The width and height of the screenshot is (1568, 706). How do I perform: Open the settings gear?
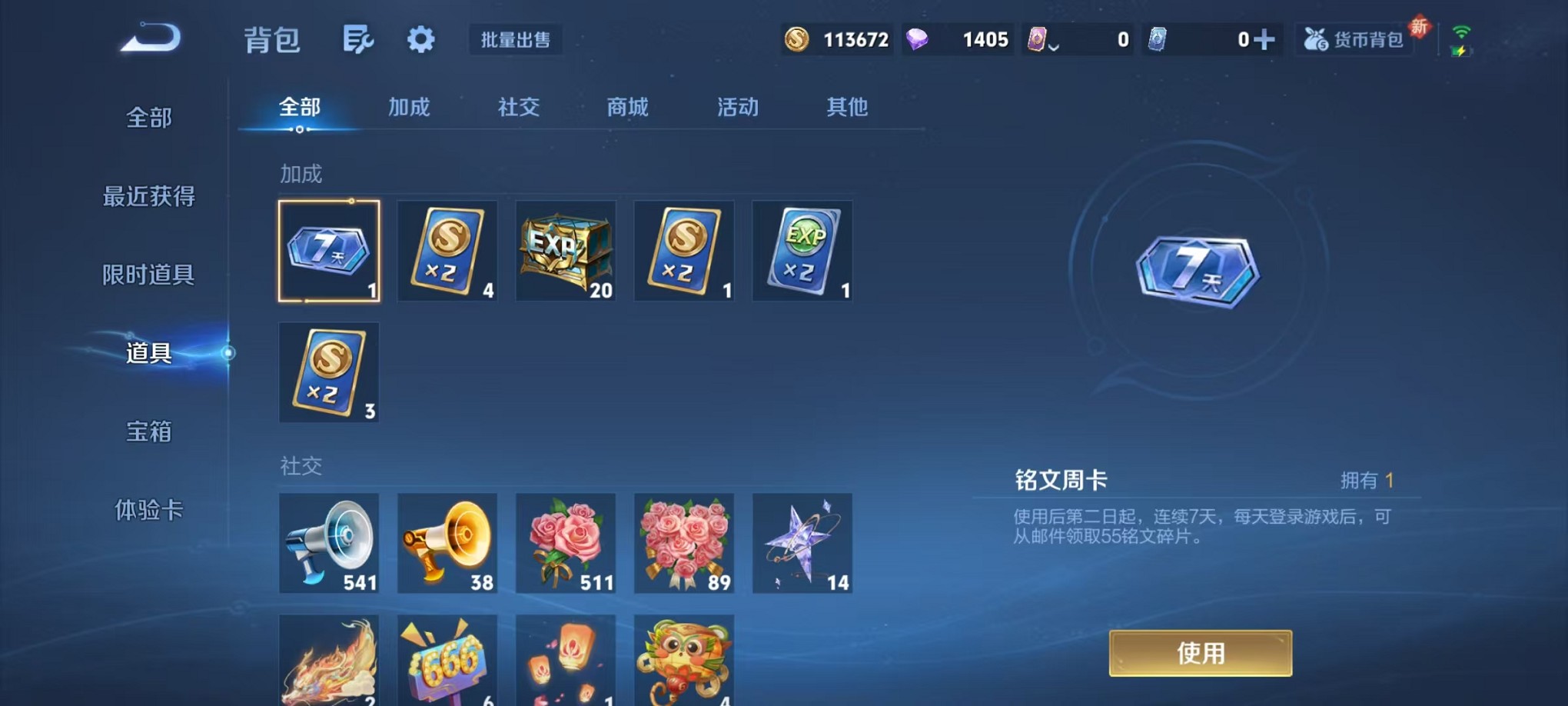point(420,38)
